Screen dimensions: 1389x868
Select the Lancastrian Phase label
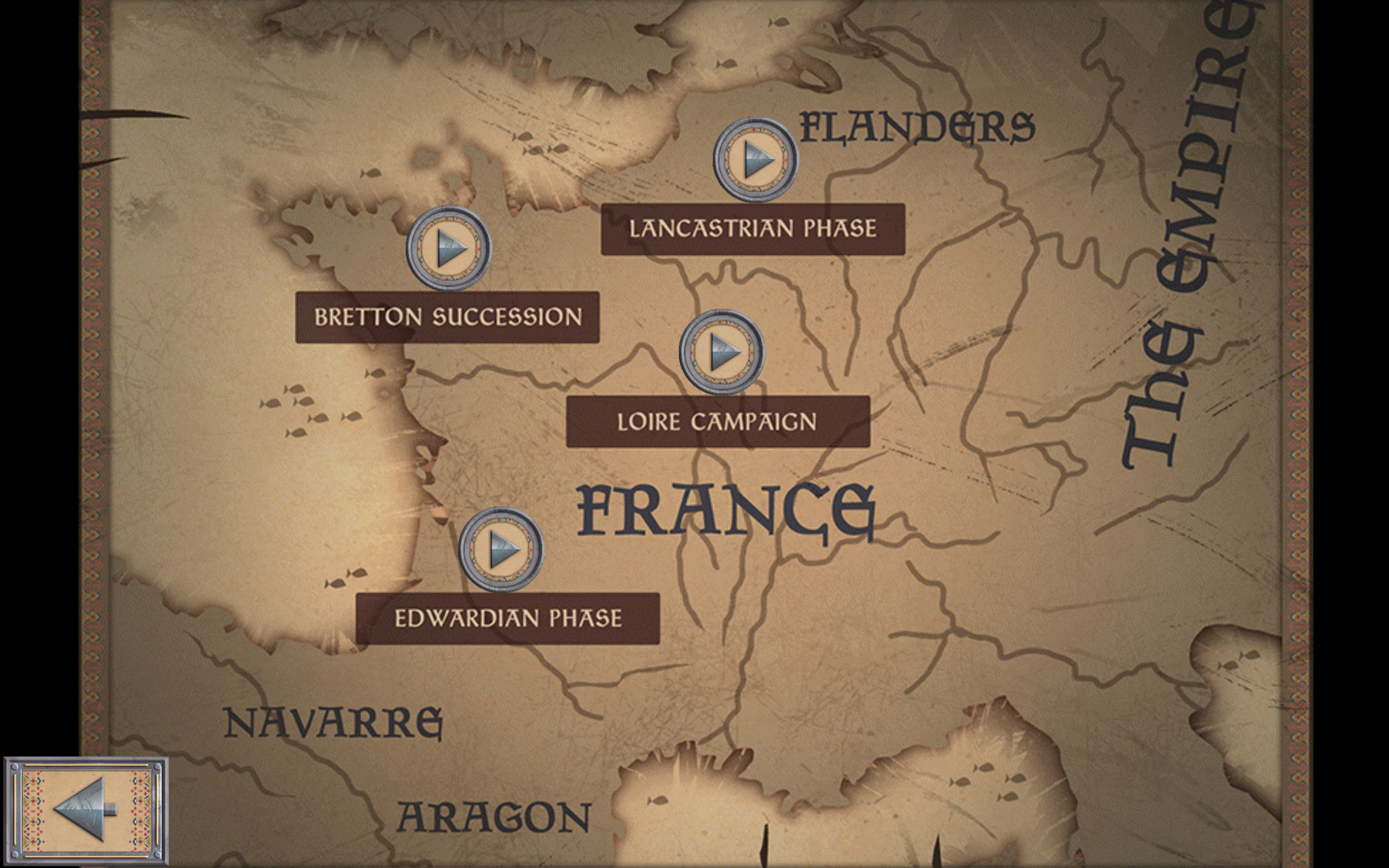[x=754, y=228]
